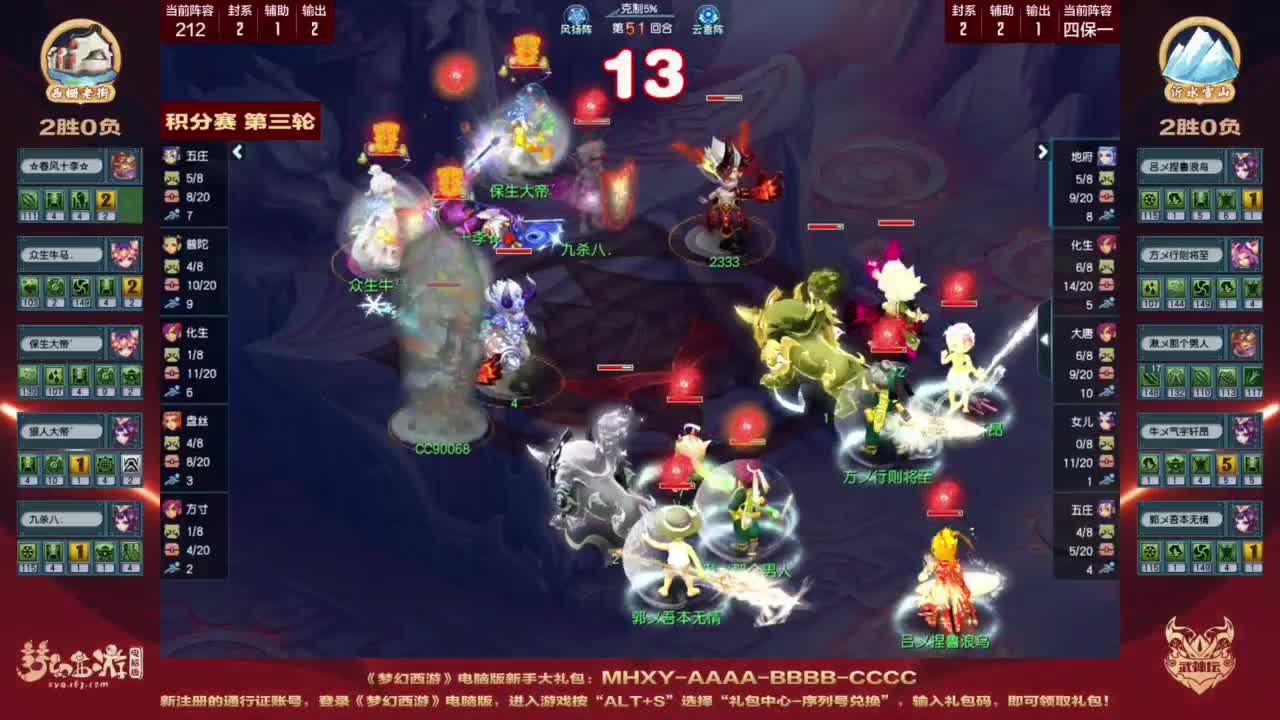Click the 五庄 school icon in the summon list
1280x720 pixels.
[167, 155]
